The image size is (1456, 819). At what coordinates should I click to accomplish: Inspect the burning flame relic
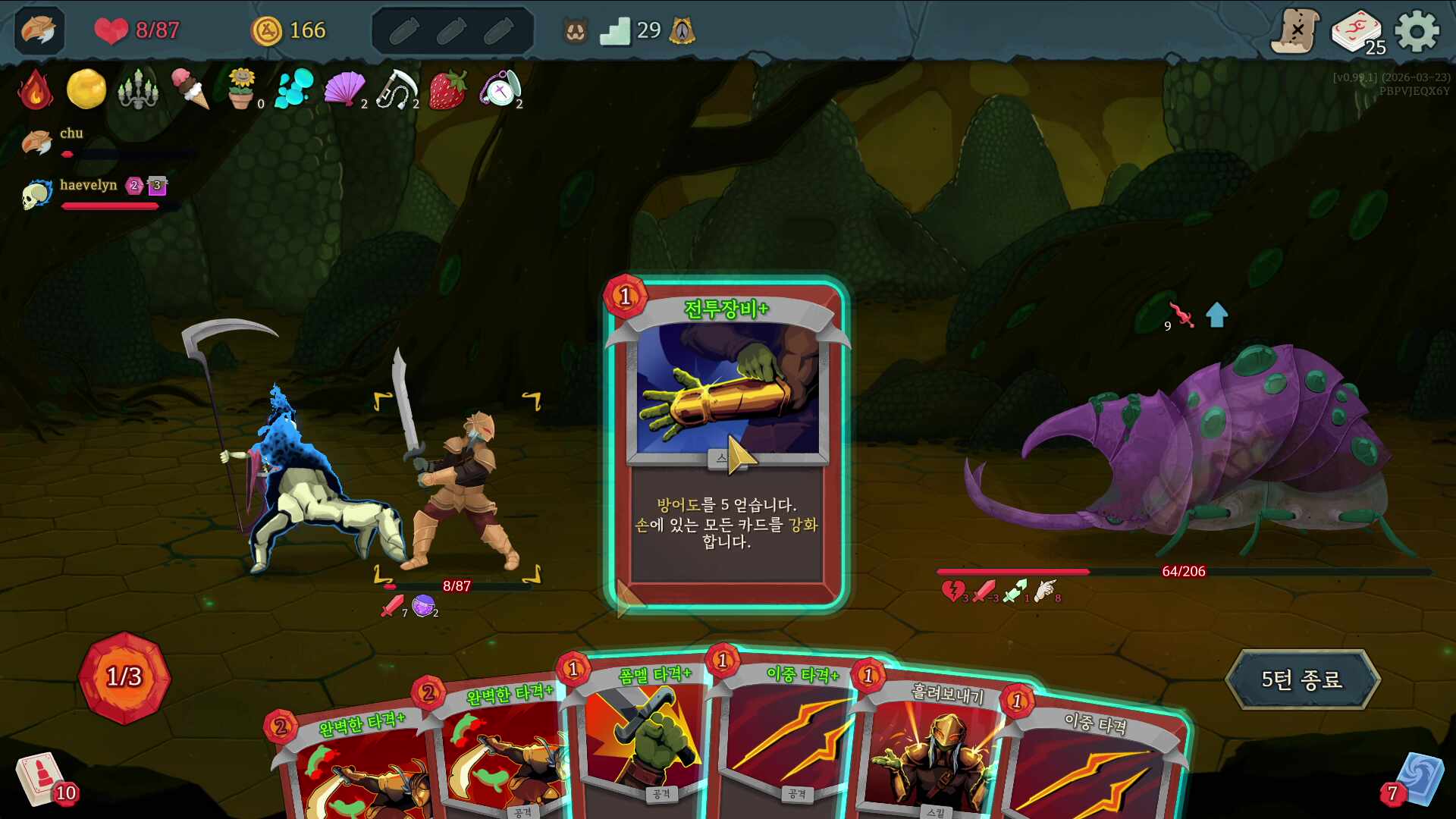click(x=35, y=89)
